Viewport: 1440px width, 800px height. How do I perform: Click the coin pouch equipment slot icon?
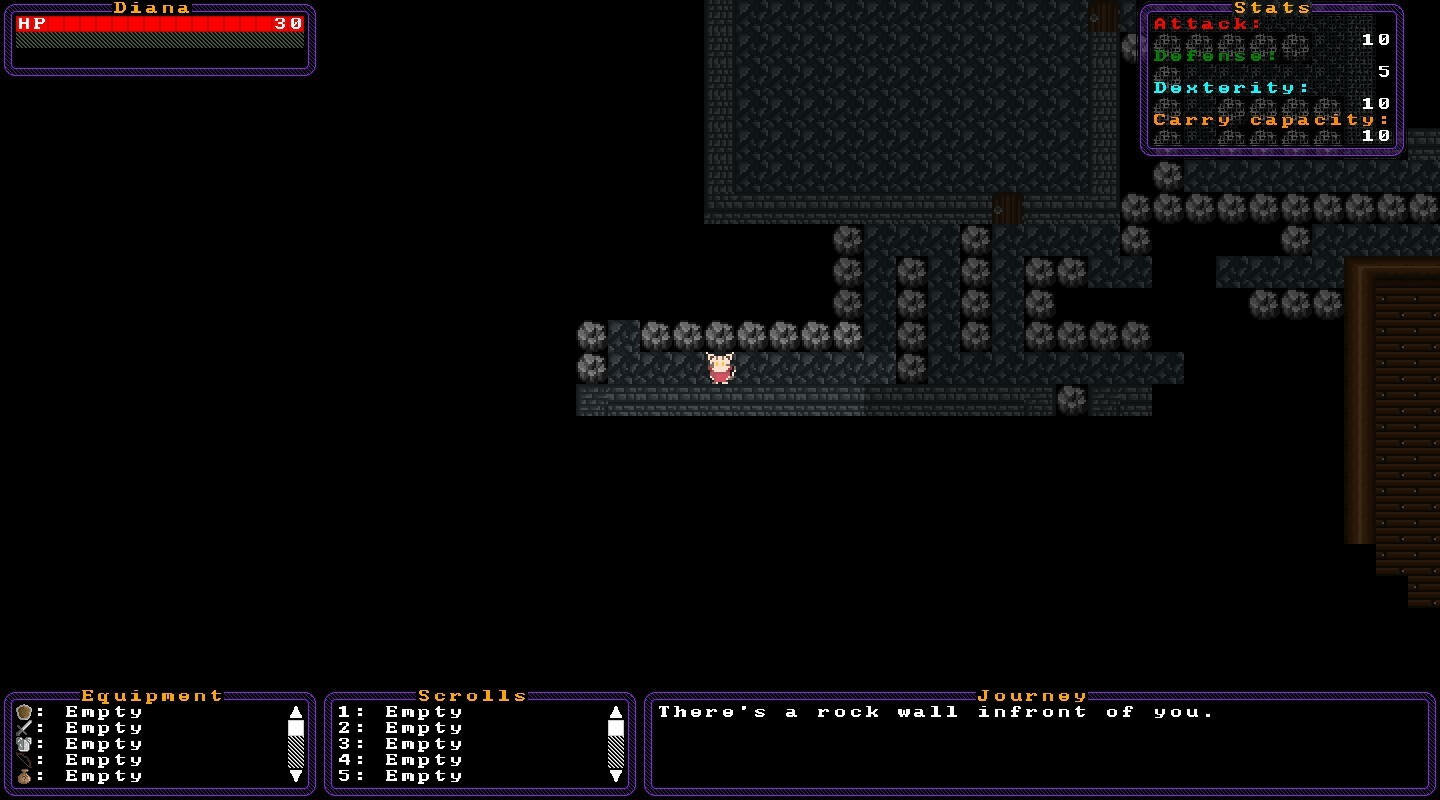click(23, 776)
